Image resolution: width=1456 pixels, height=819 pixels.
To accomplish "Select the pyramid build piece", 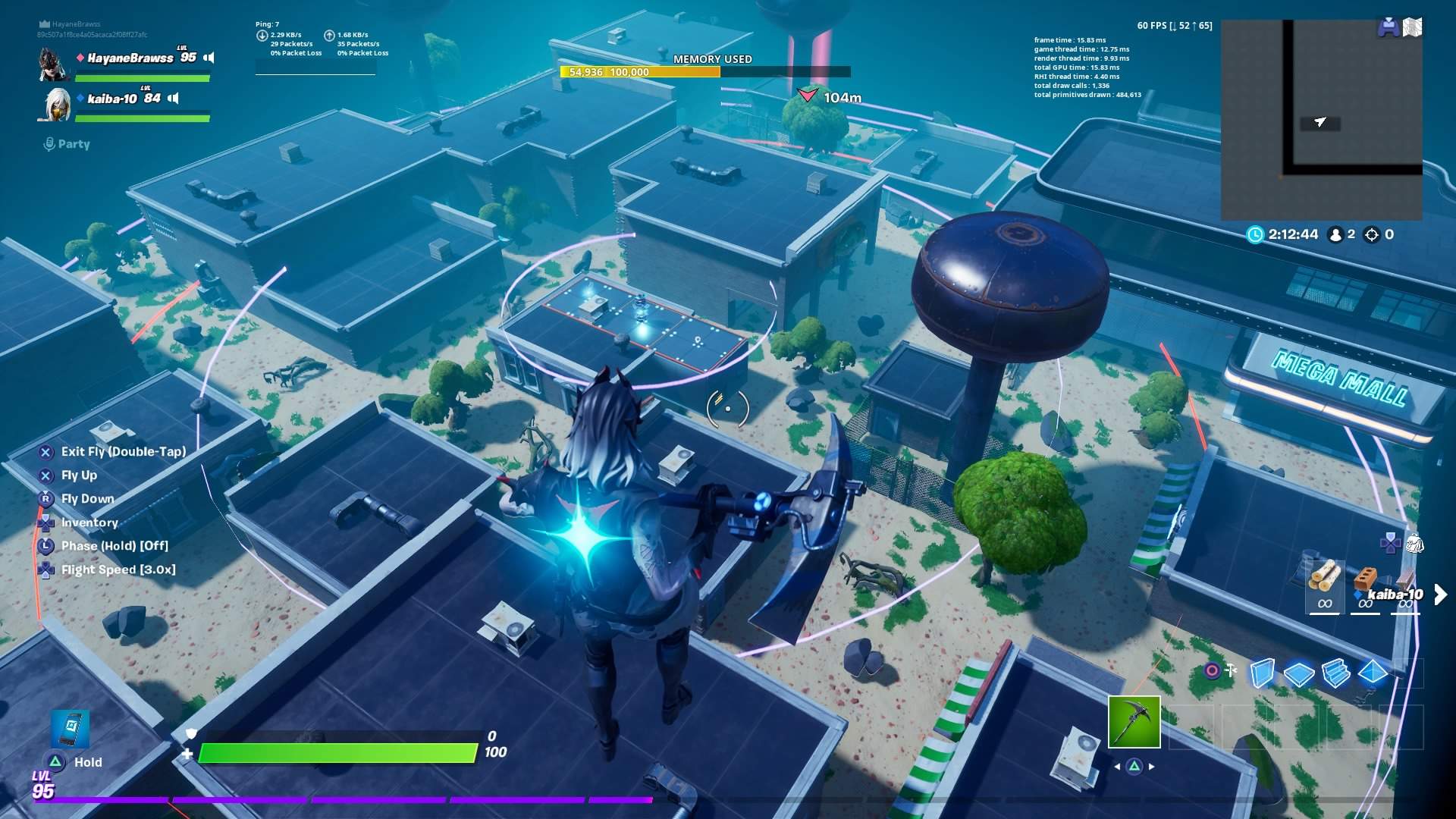I will [1371, 673].
